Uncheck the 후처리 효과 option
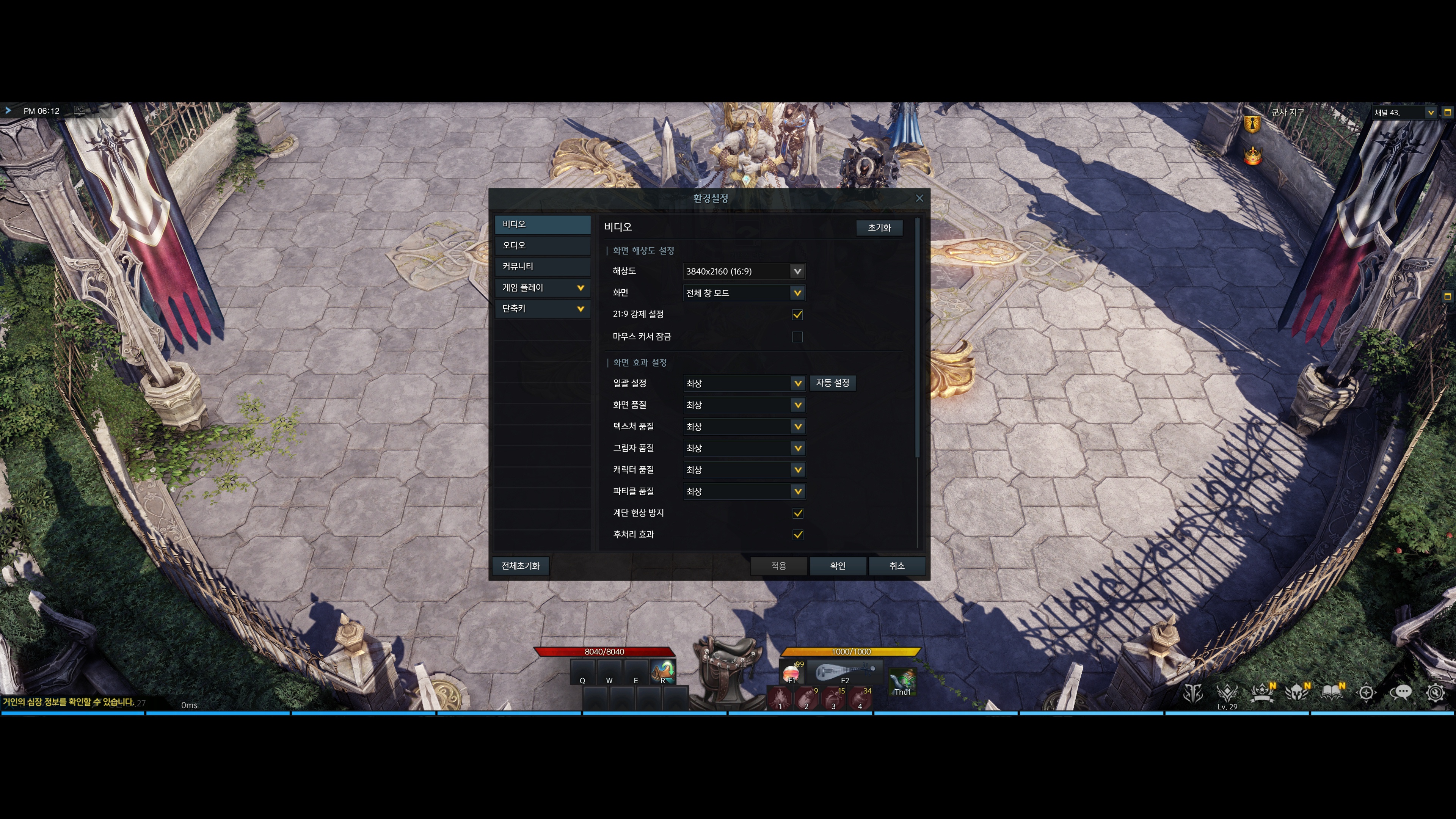 797,535
